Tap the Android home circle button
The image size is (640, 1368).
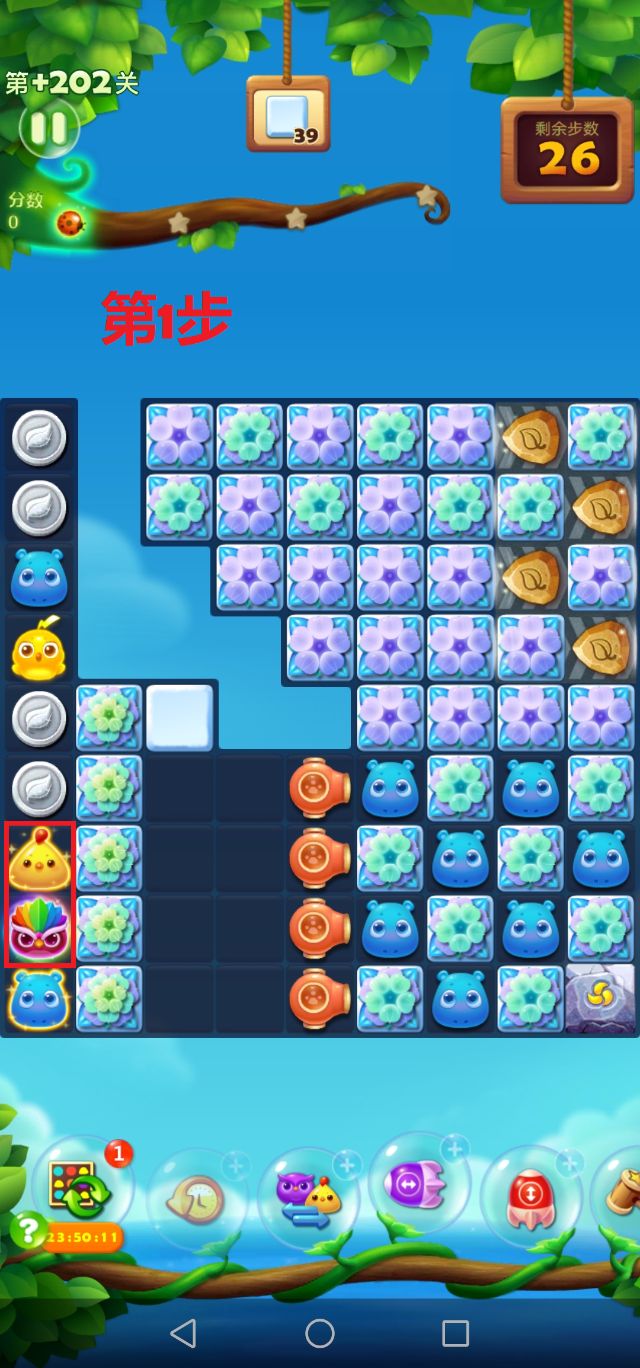tap(320, 1332)
